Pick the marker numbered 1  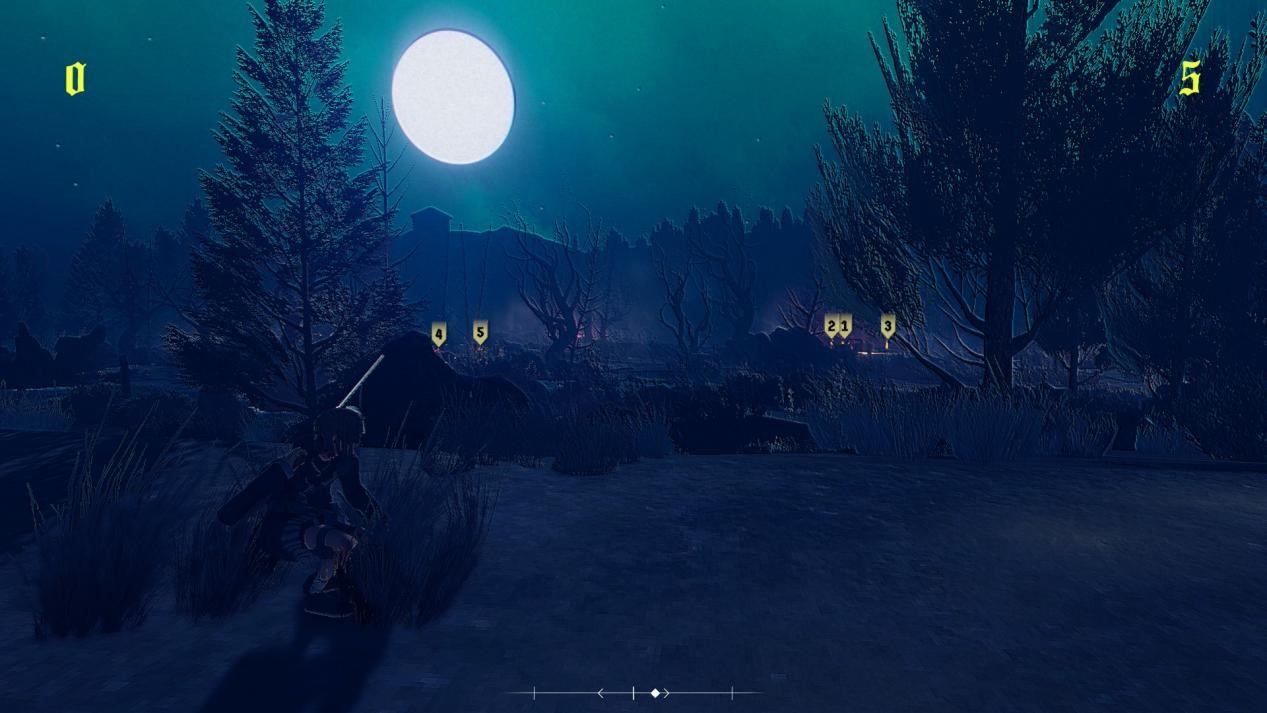[845, 325]
